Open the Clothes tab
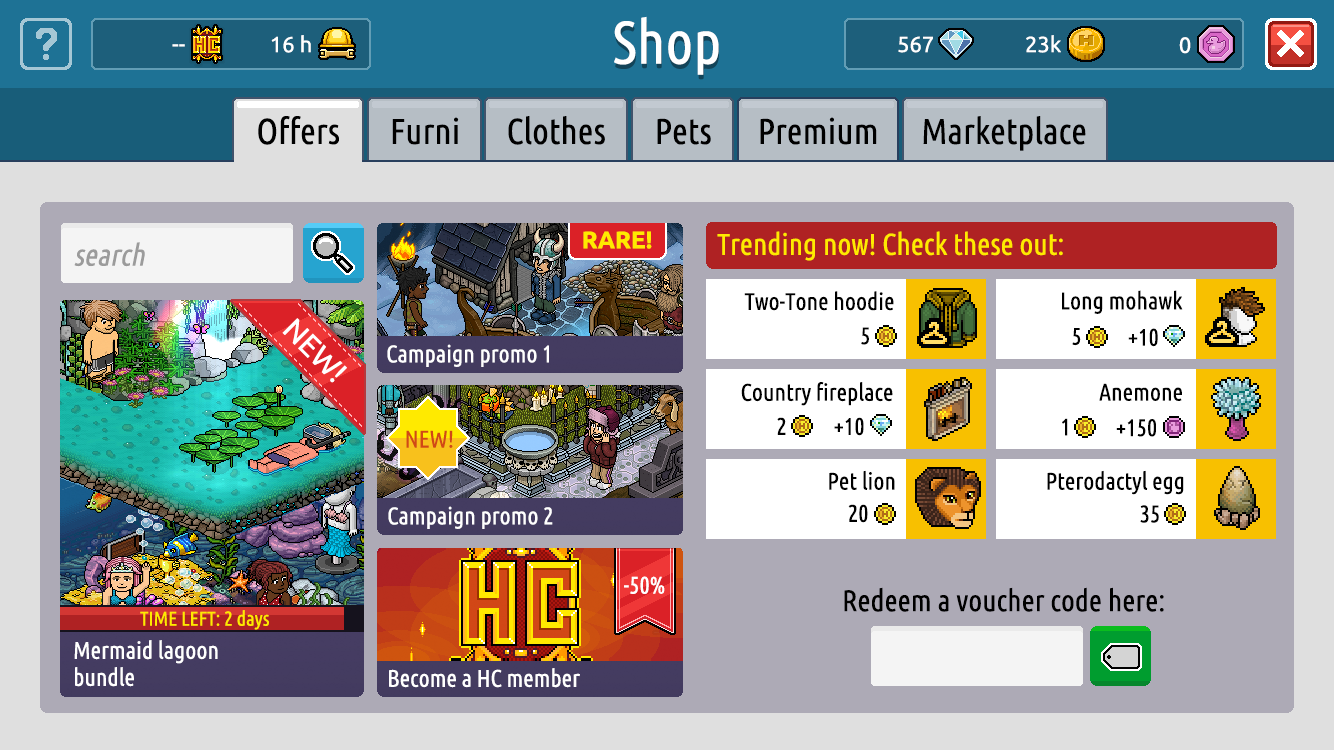This screenshot has width=1334, height=750. (x=556, y=129)
